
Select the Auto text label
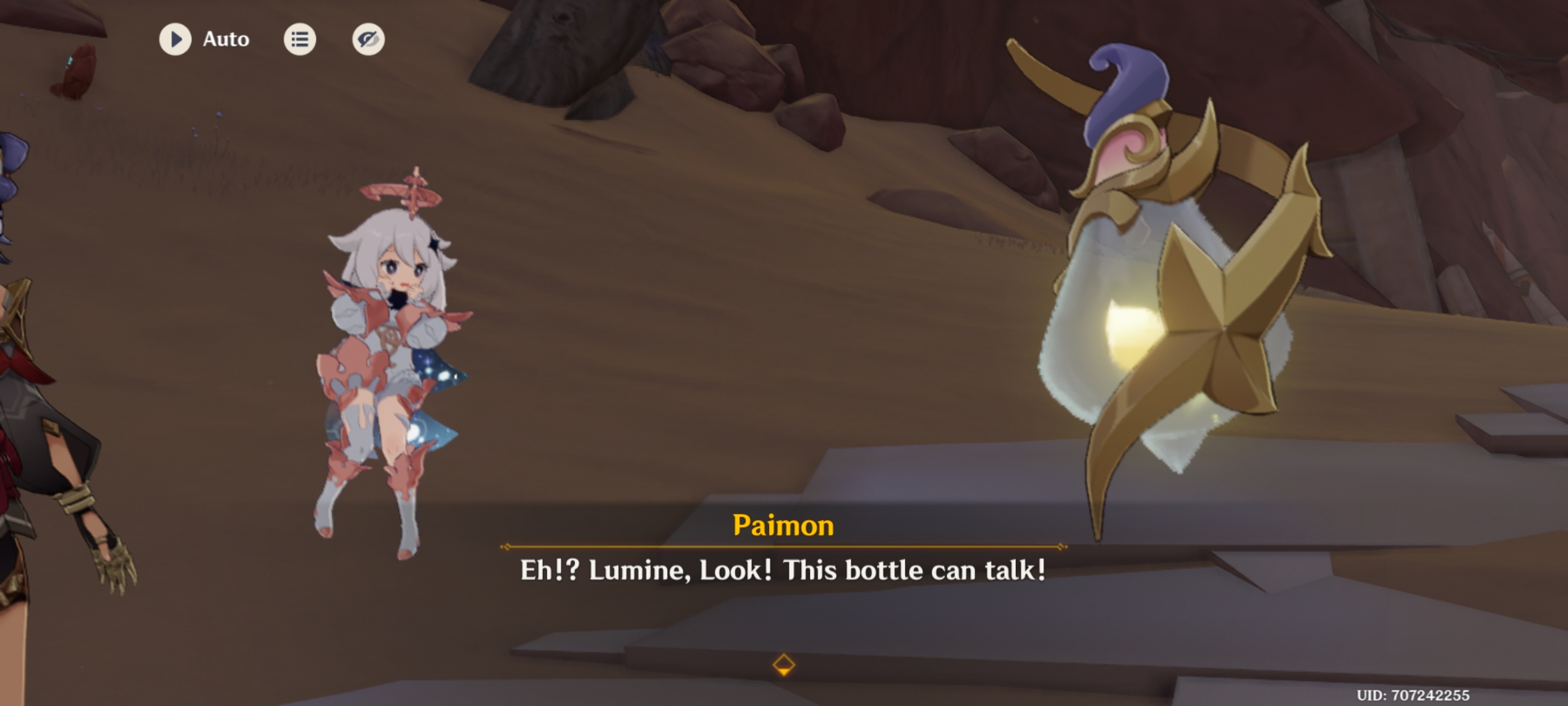(x=225, y=39)
